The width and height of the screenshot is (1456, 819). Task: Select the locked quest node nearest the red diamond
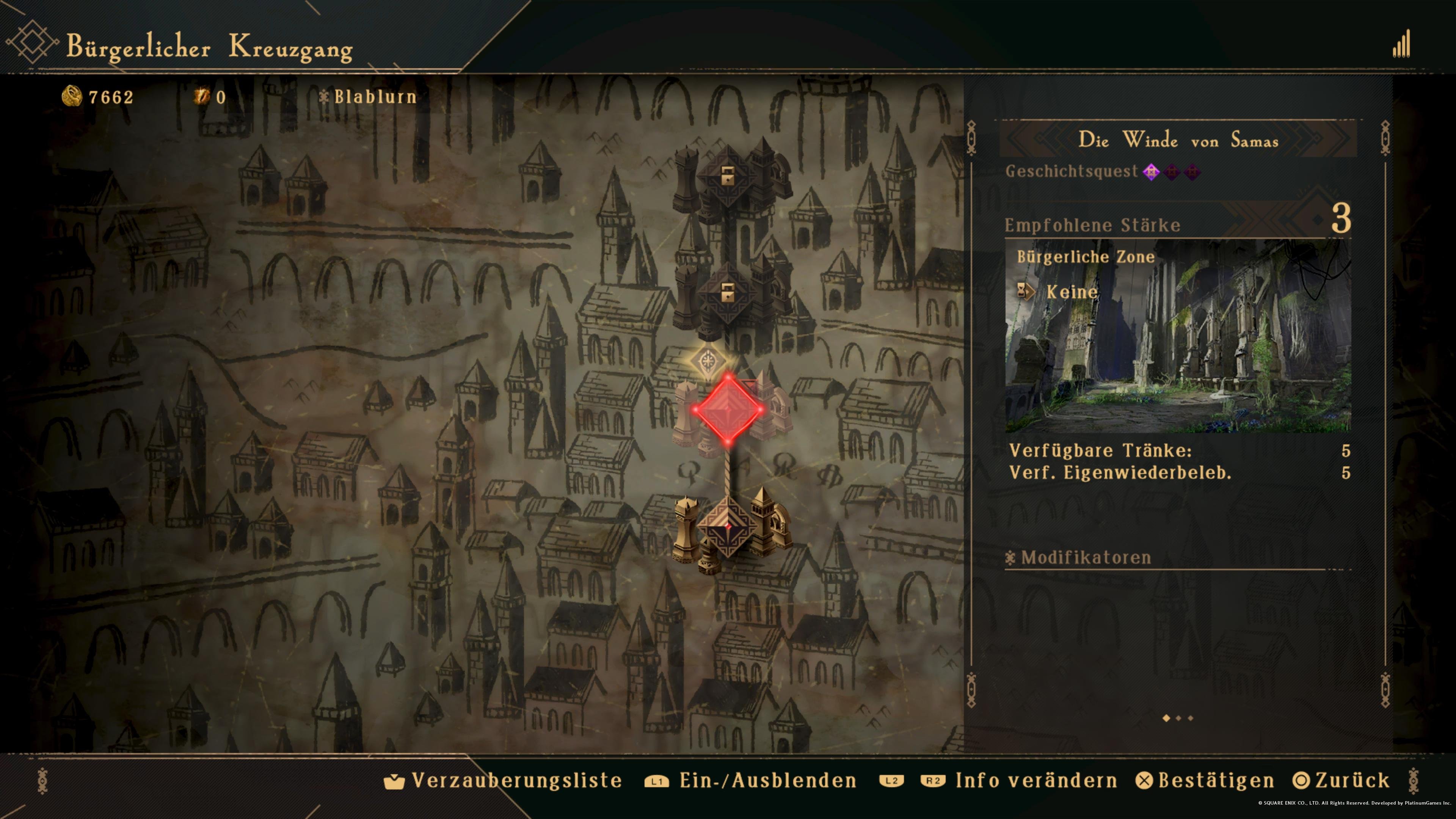click(x=728, y=293)
